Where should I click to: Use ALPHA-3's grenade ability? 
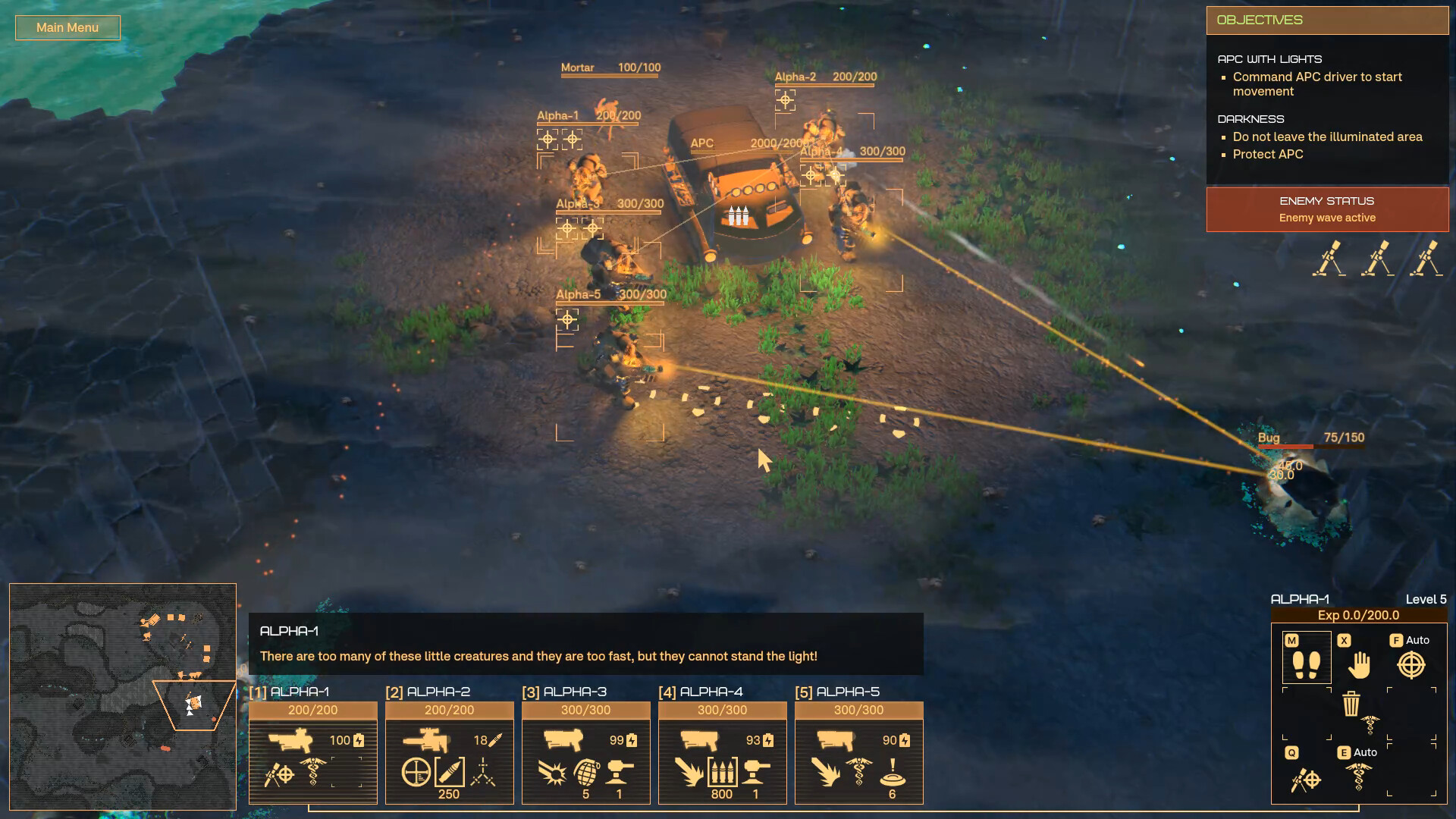pyautogui.click(x=586, y=773)
